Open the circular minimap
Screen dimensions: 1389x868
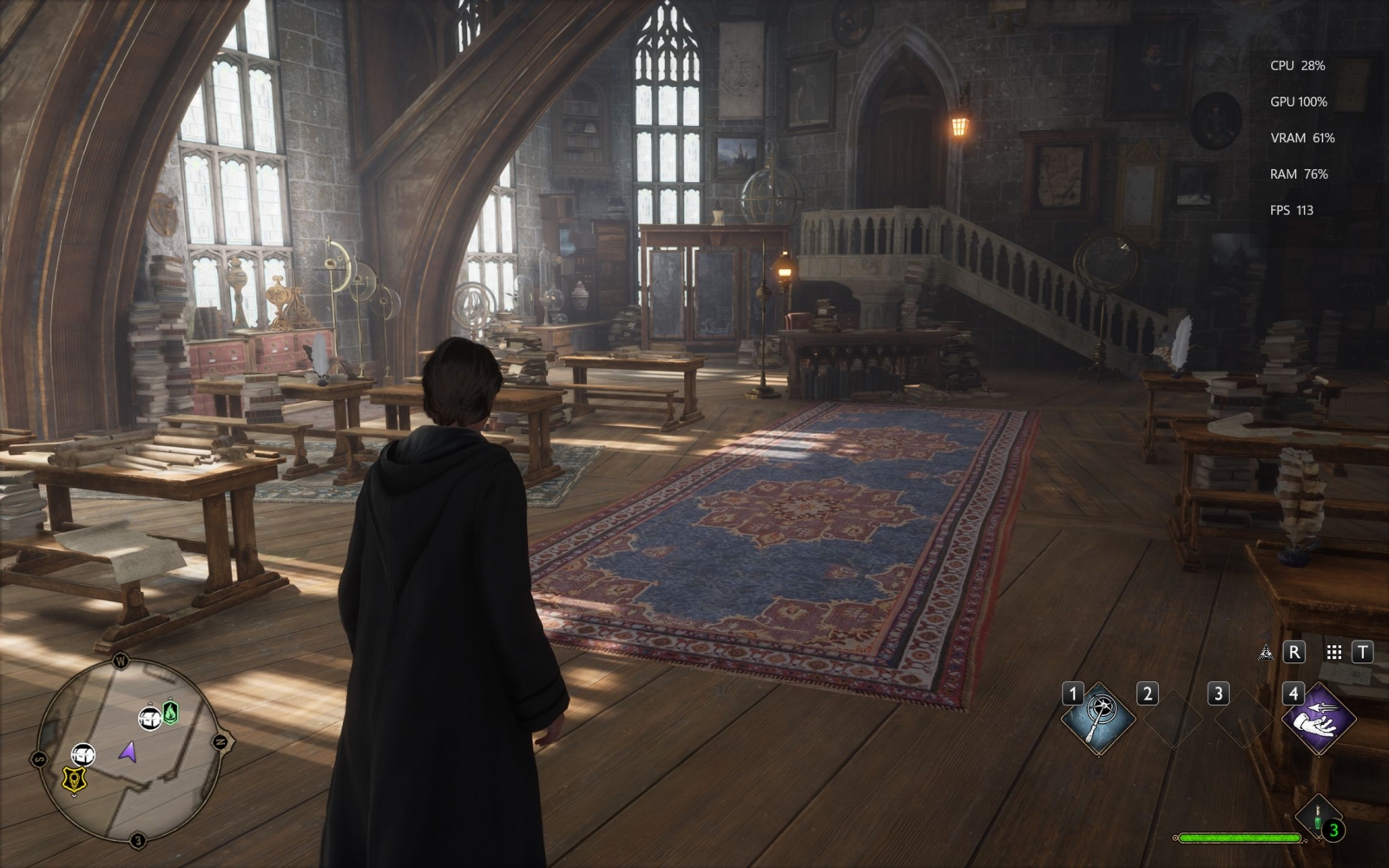(x=128, y=751)
